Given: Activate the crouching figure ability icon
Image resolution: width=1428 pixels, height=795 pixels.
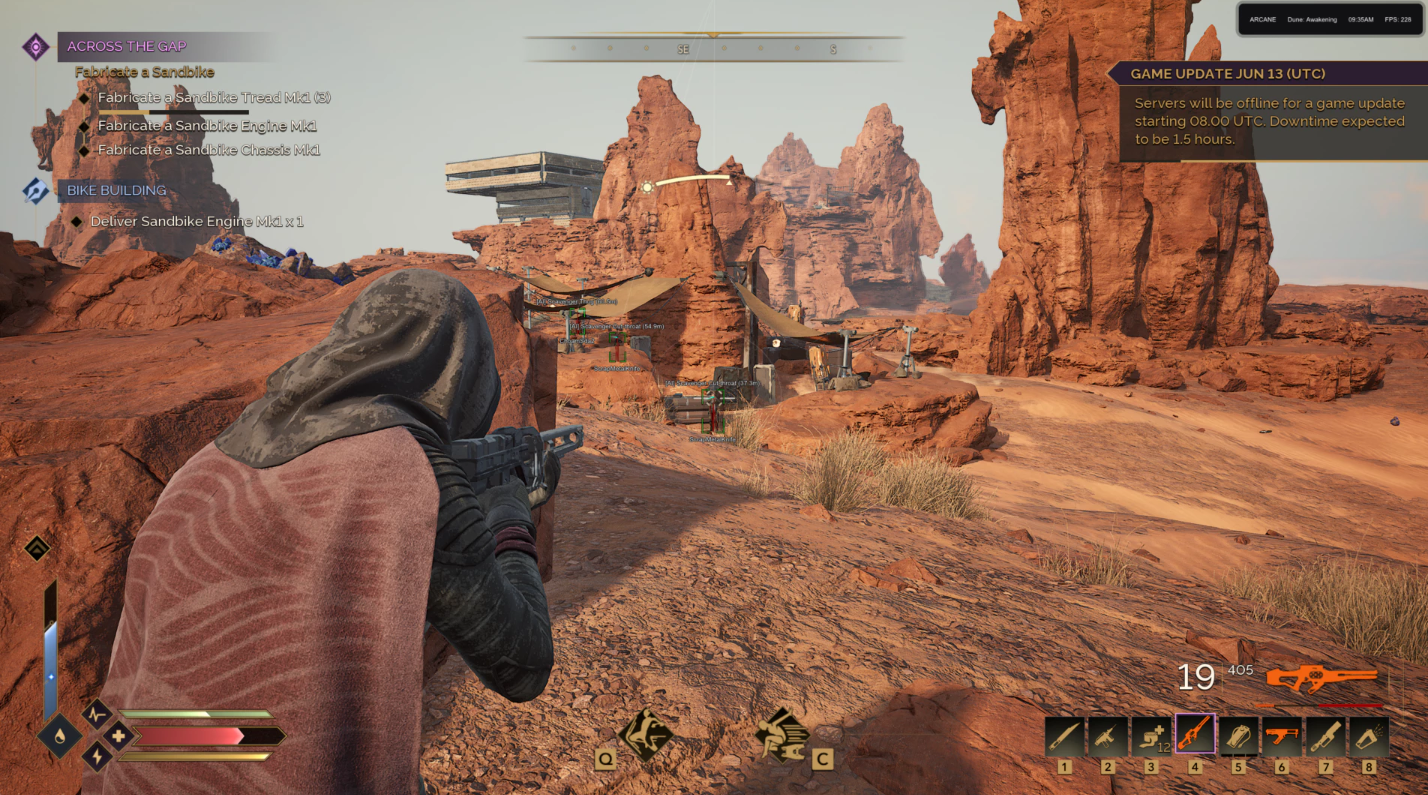Looking at the screenshot, I should click(783, 735).
